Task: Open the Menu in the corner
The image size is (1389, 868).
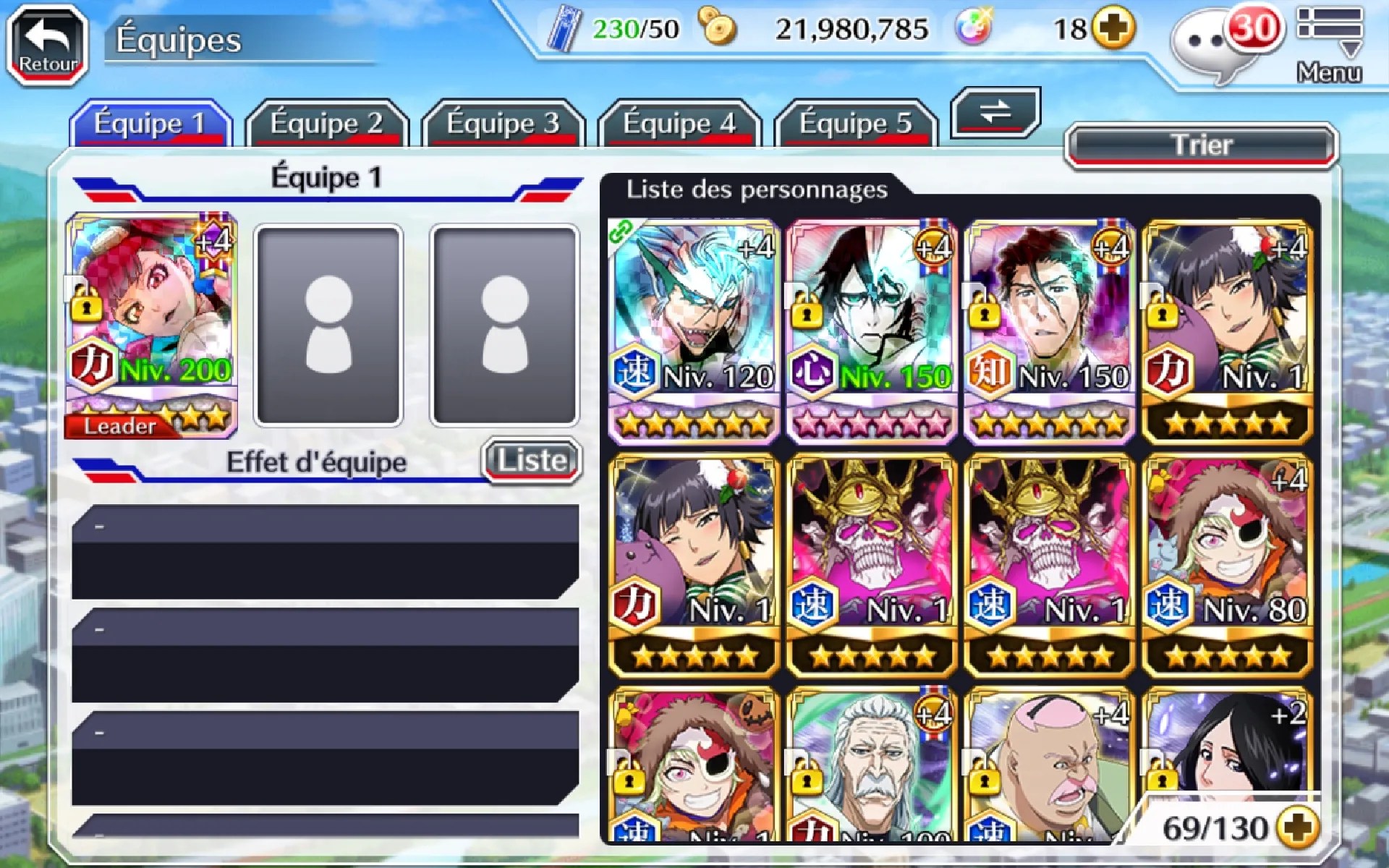Action: point(1329,43)
